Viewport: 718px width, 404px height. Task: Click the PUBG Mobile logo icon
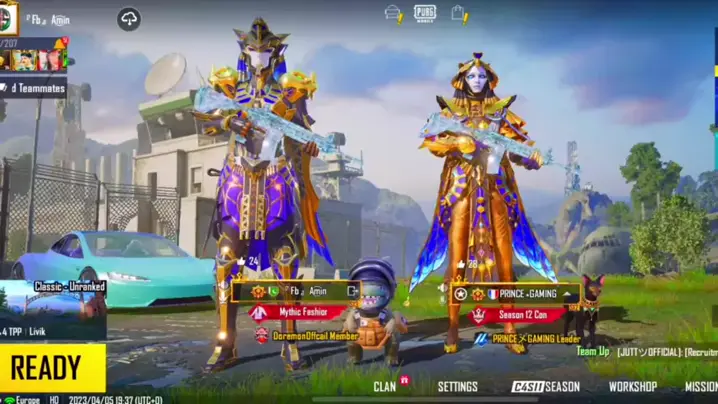click(425, 13)
